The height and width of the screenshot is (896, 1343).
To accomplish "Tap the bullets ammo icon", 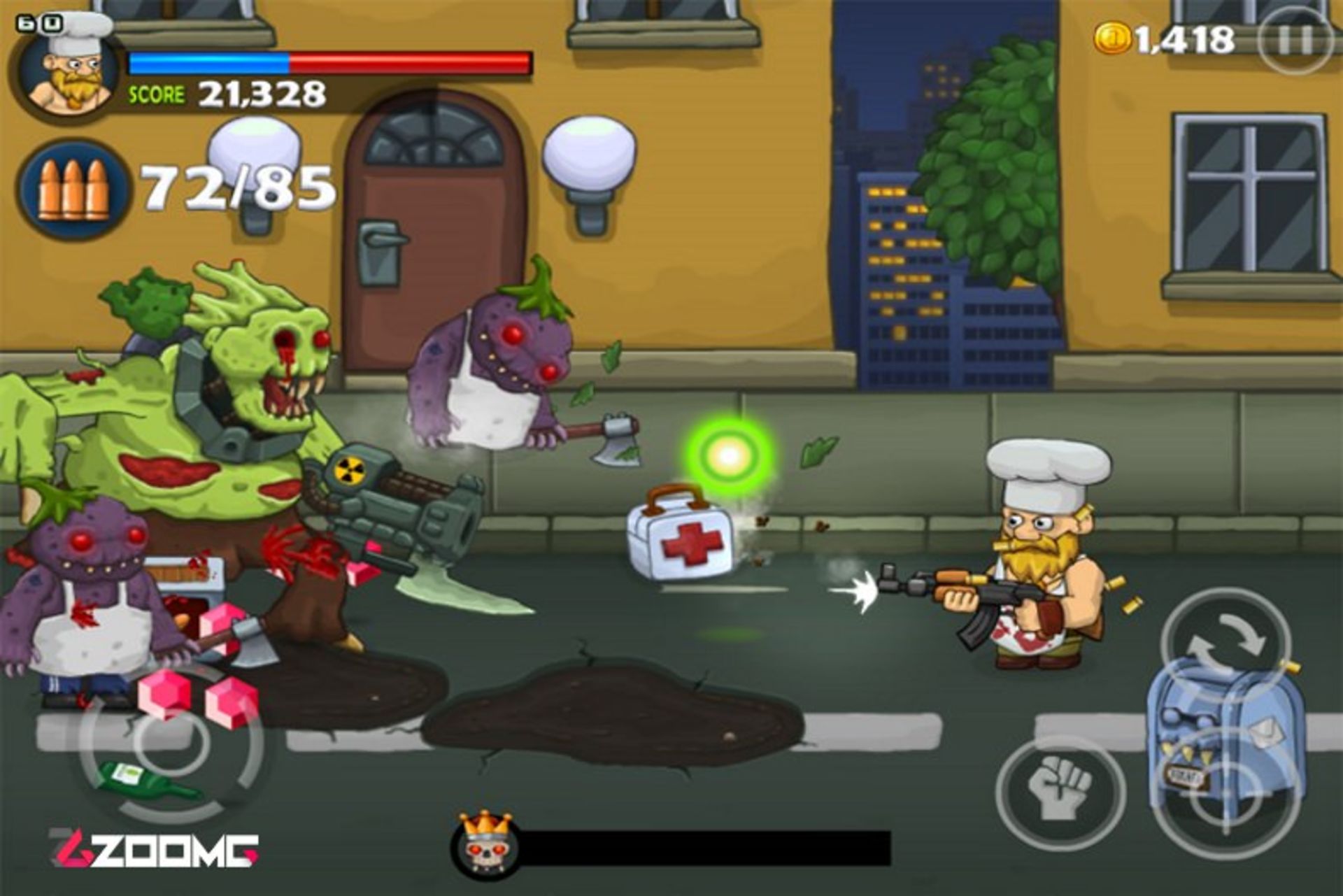I will [73, 189].
